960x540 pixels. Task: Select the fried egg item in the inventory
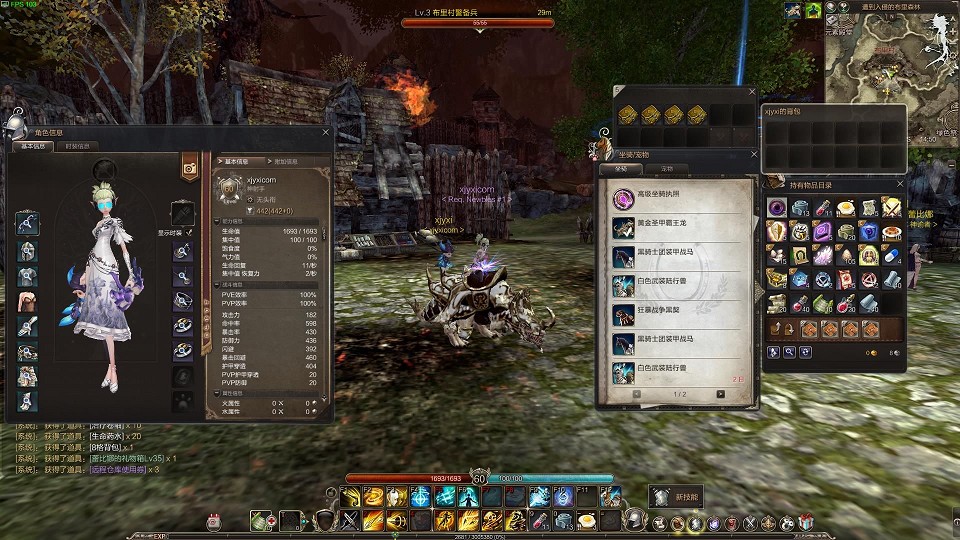[846, 207]
